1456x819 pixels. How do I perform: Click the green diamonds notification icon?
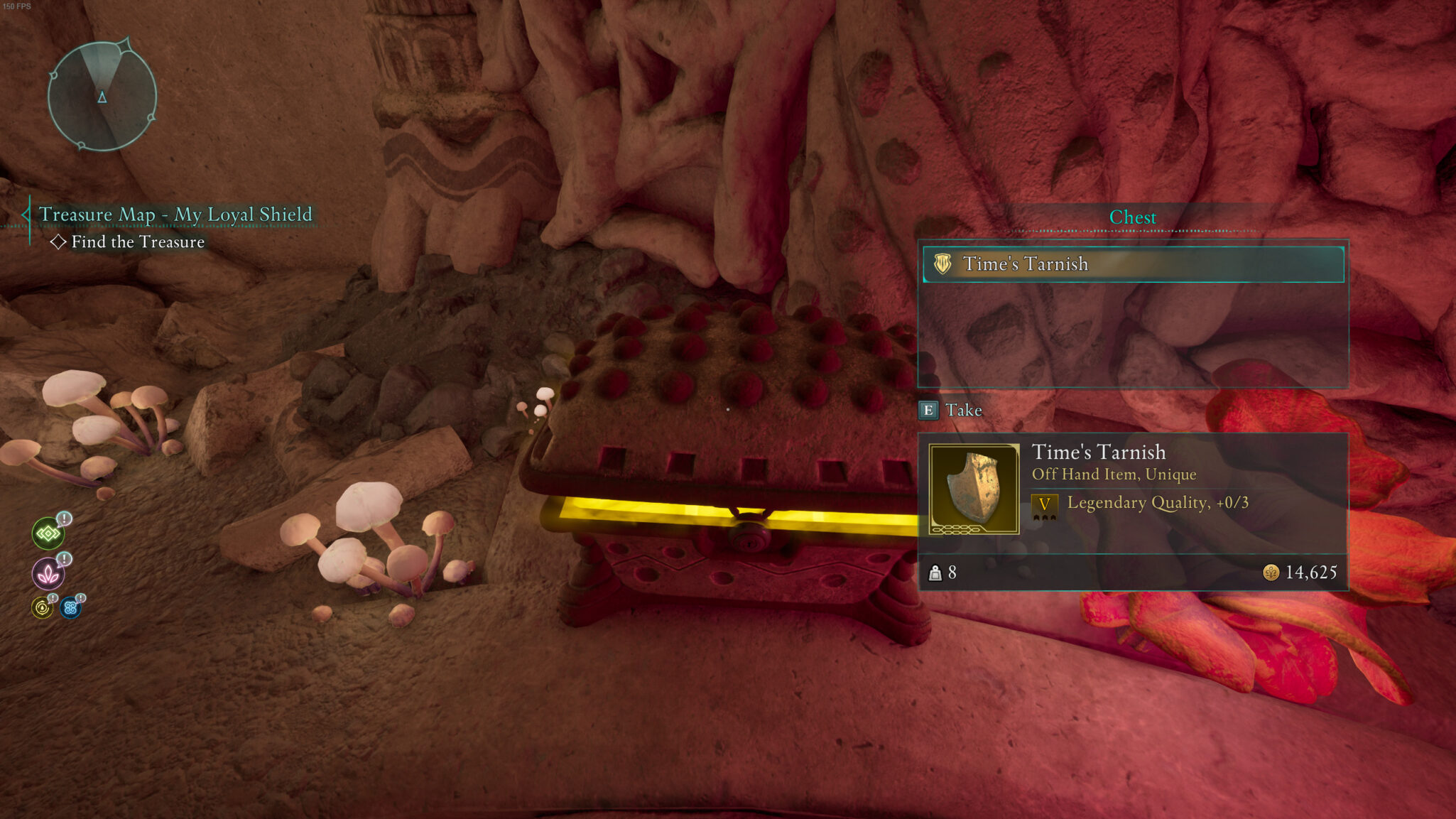pos(48,533)
